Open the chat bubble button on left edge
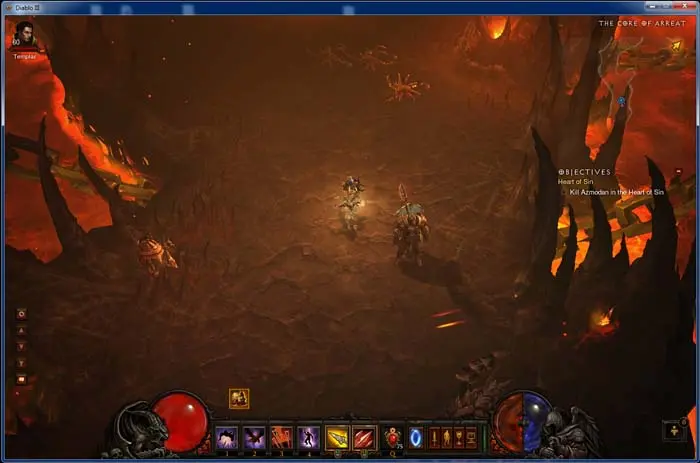The image size is (700, 463). pos(21,379)
